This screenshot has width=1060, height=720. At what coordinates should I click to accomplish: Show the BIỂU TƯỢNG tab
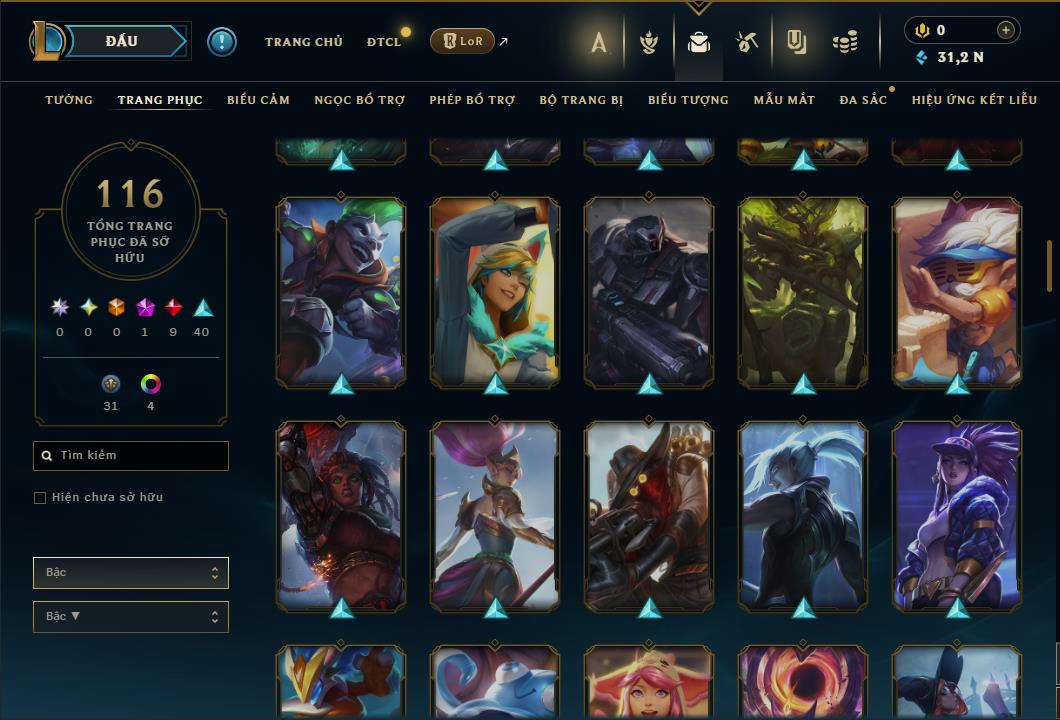pos(688,100)
